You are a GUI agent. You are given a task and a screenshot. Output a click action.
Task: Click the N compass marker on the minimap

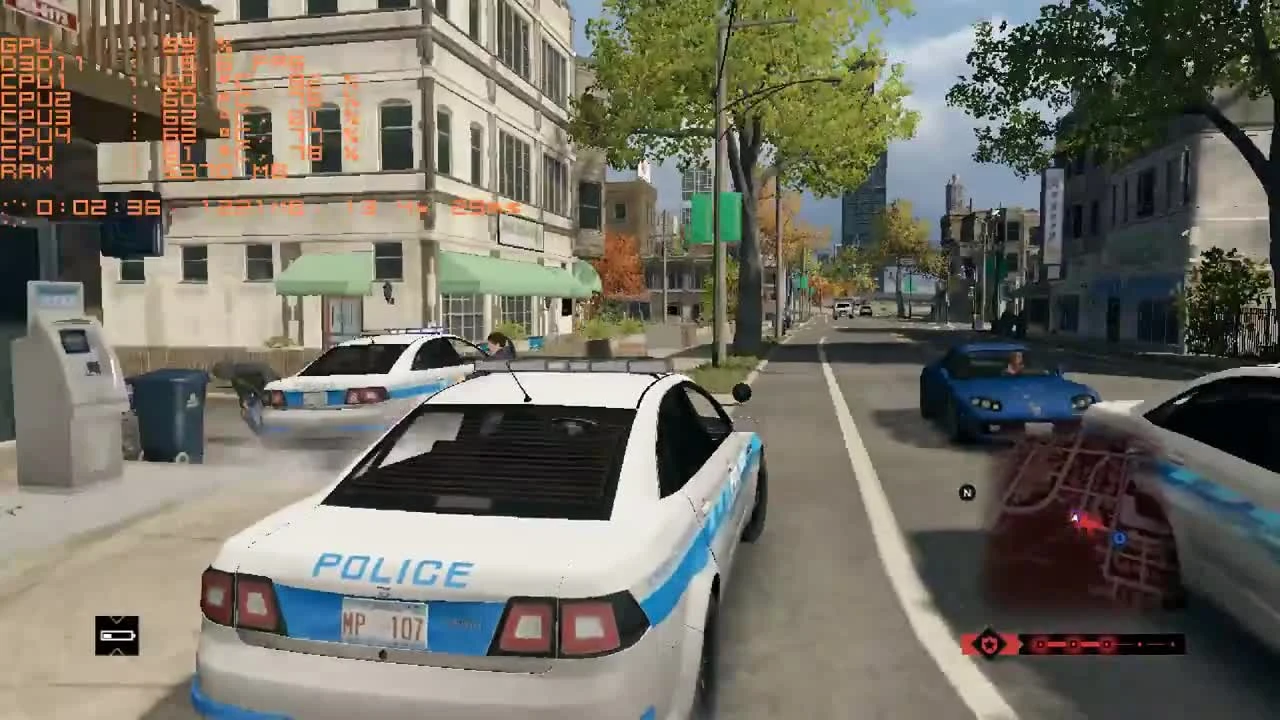(967, 491)
